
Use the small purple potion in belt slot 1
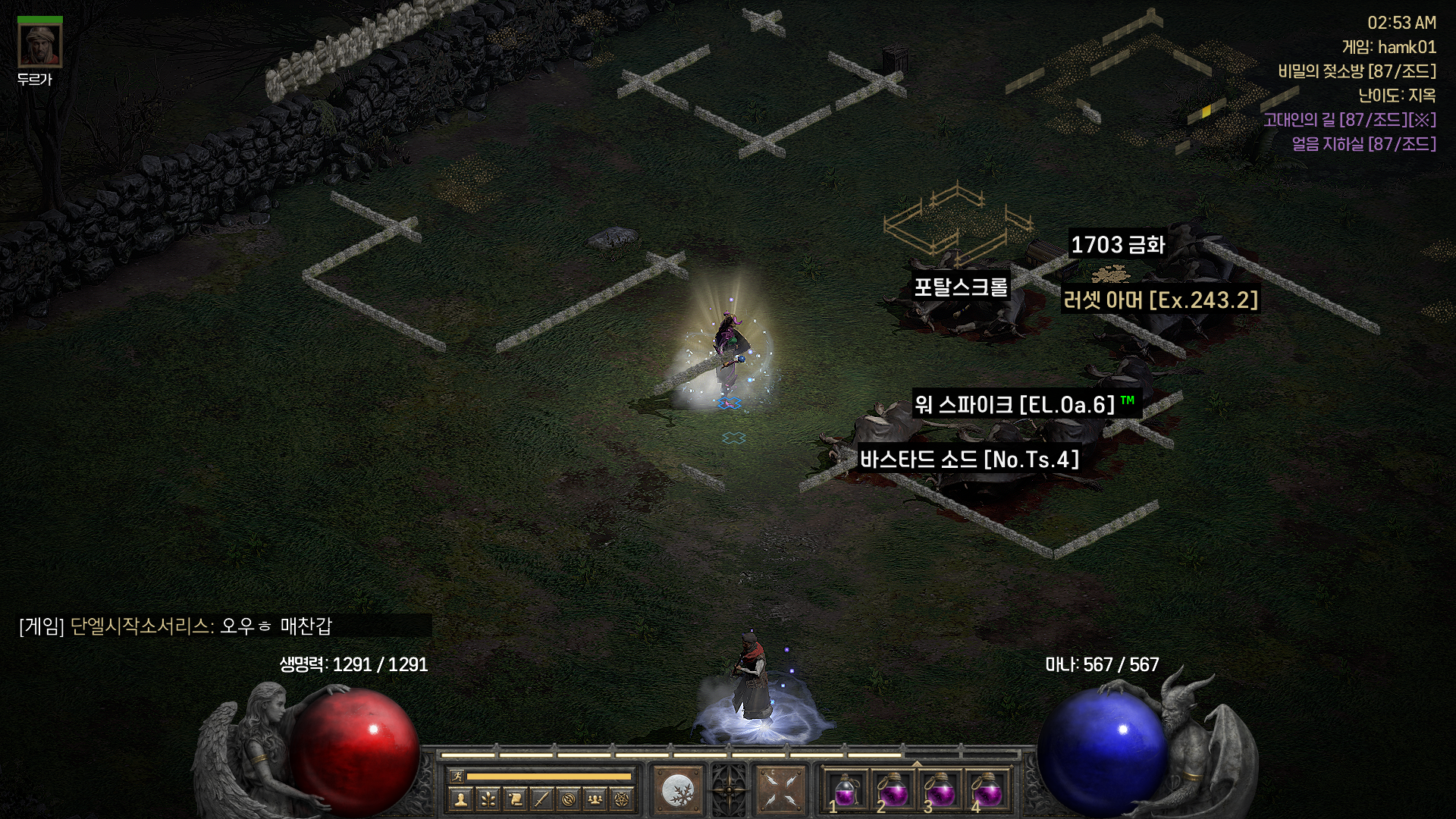(845, 791)
